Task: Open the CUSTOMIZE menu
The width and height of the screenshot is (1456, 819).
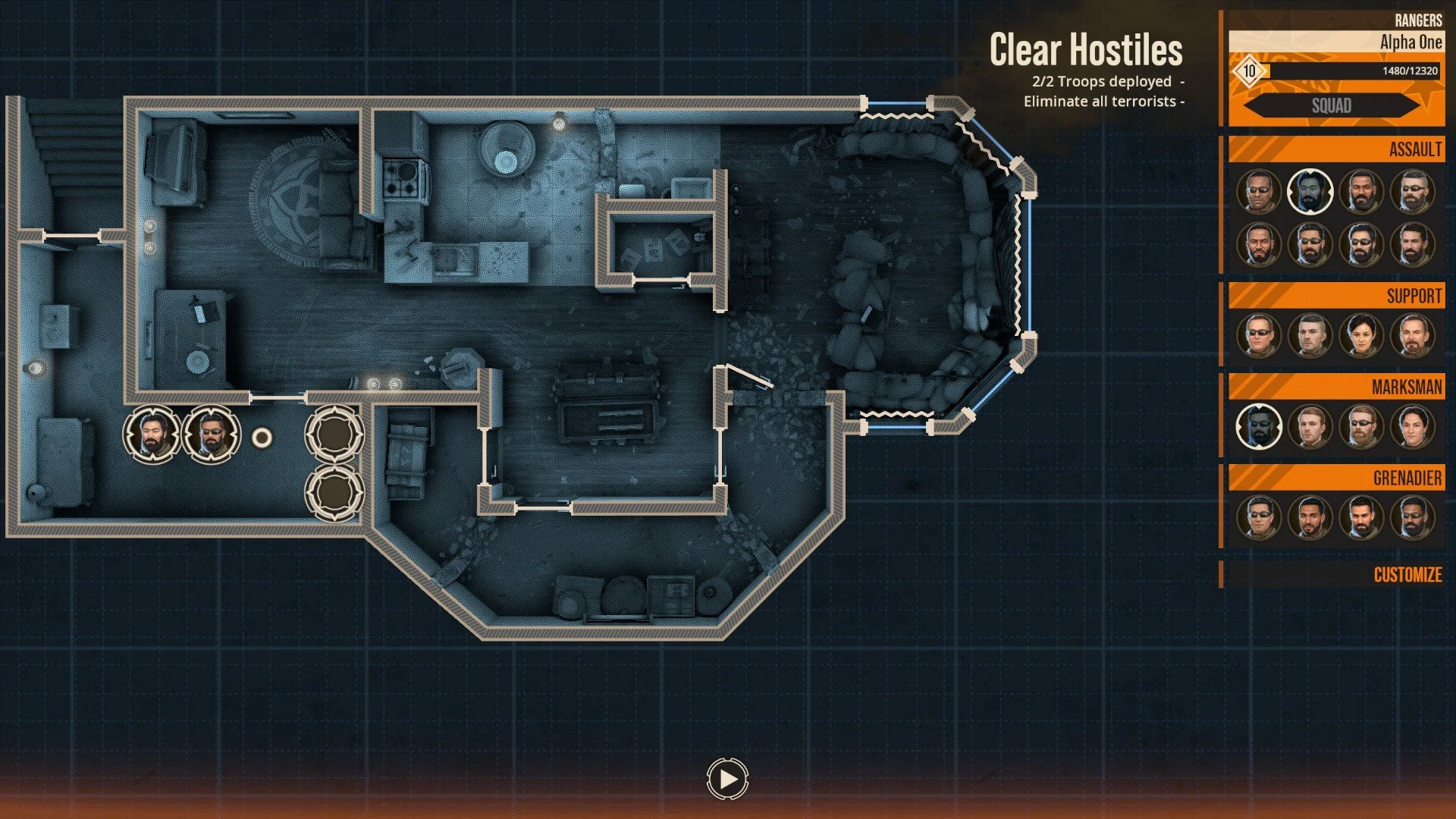Action: (x=1407, y=575)
